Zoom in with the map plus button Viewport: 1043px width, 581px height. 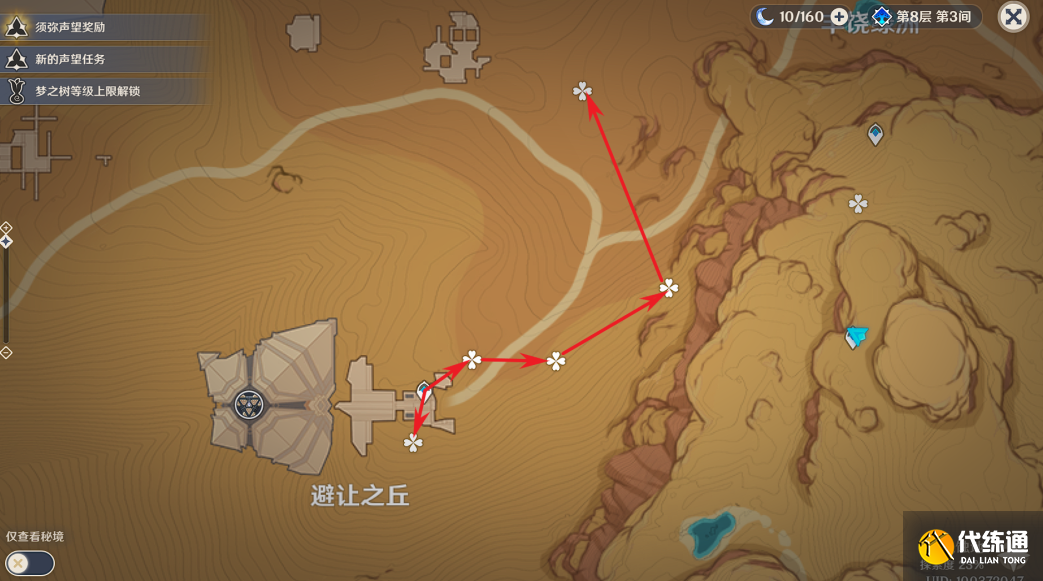(6, 227)
